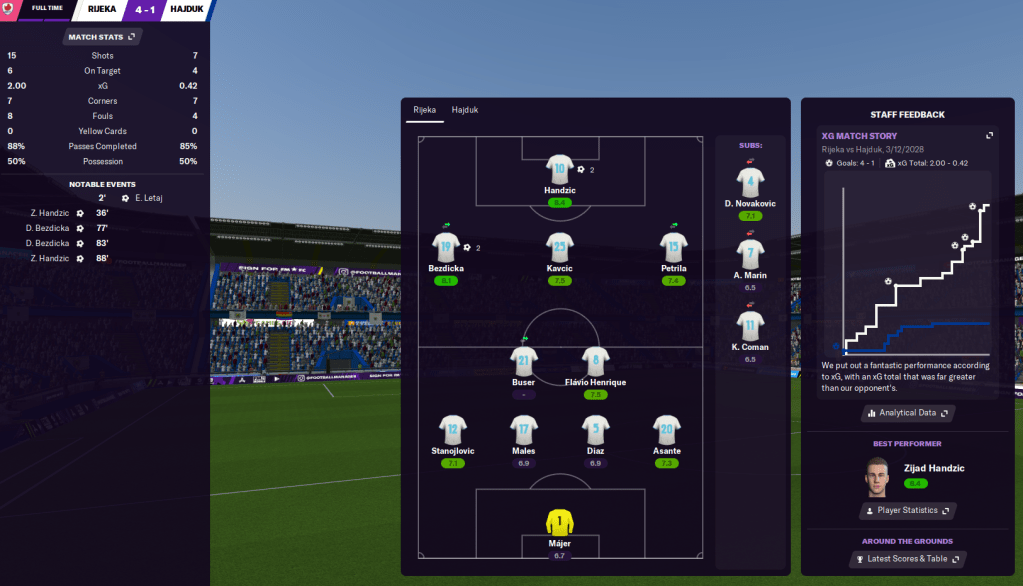Select defender Asante
This screenshot has height=586, width=1023.
point(666,431)
